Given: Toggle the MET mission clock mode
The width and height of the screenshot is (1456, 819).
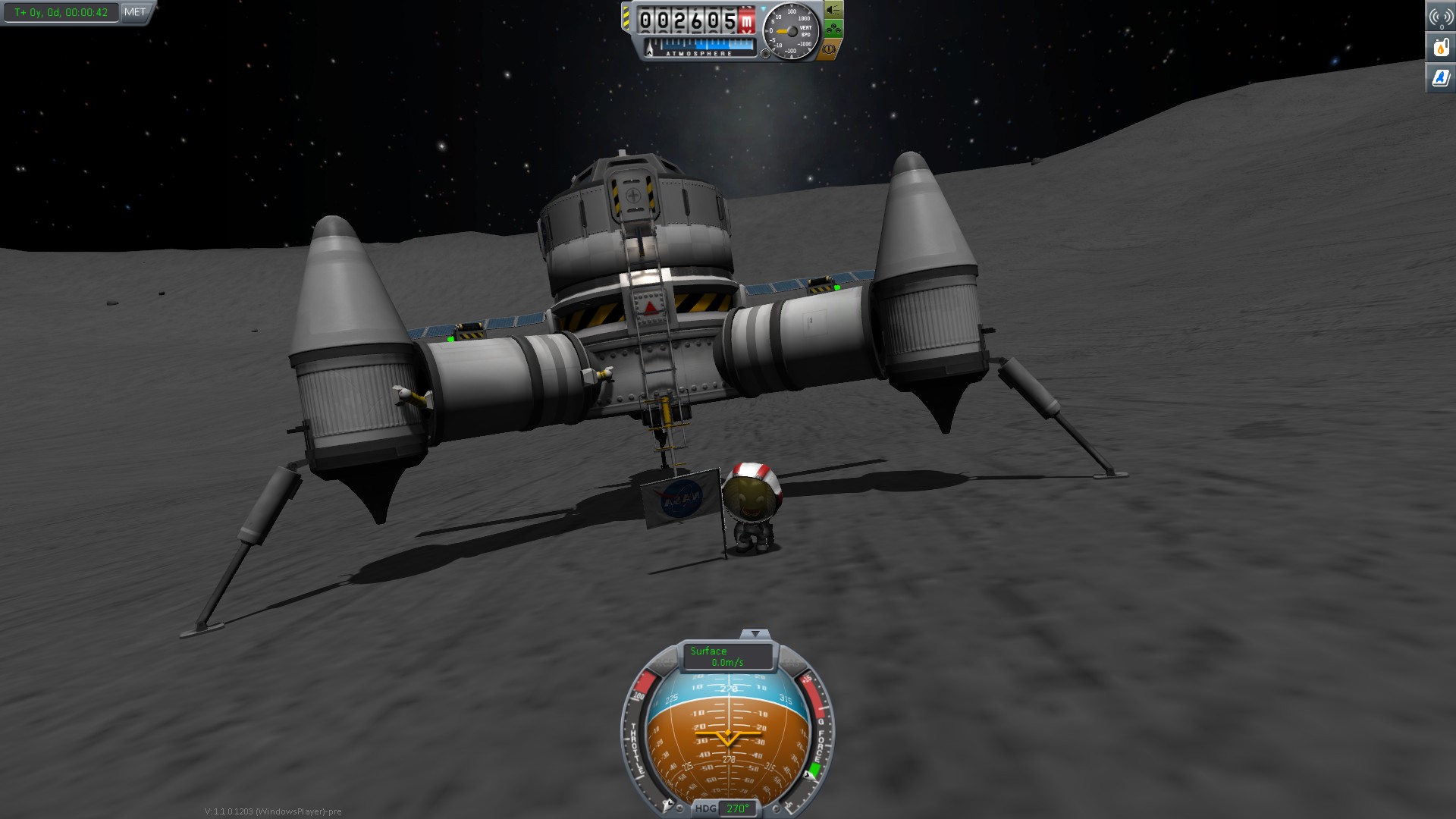Looking at the screenshot, I should 135,12.
